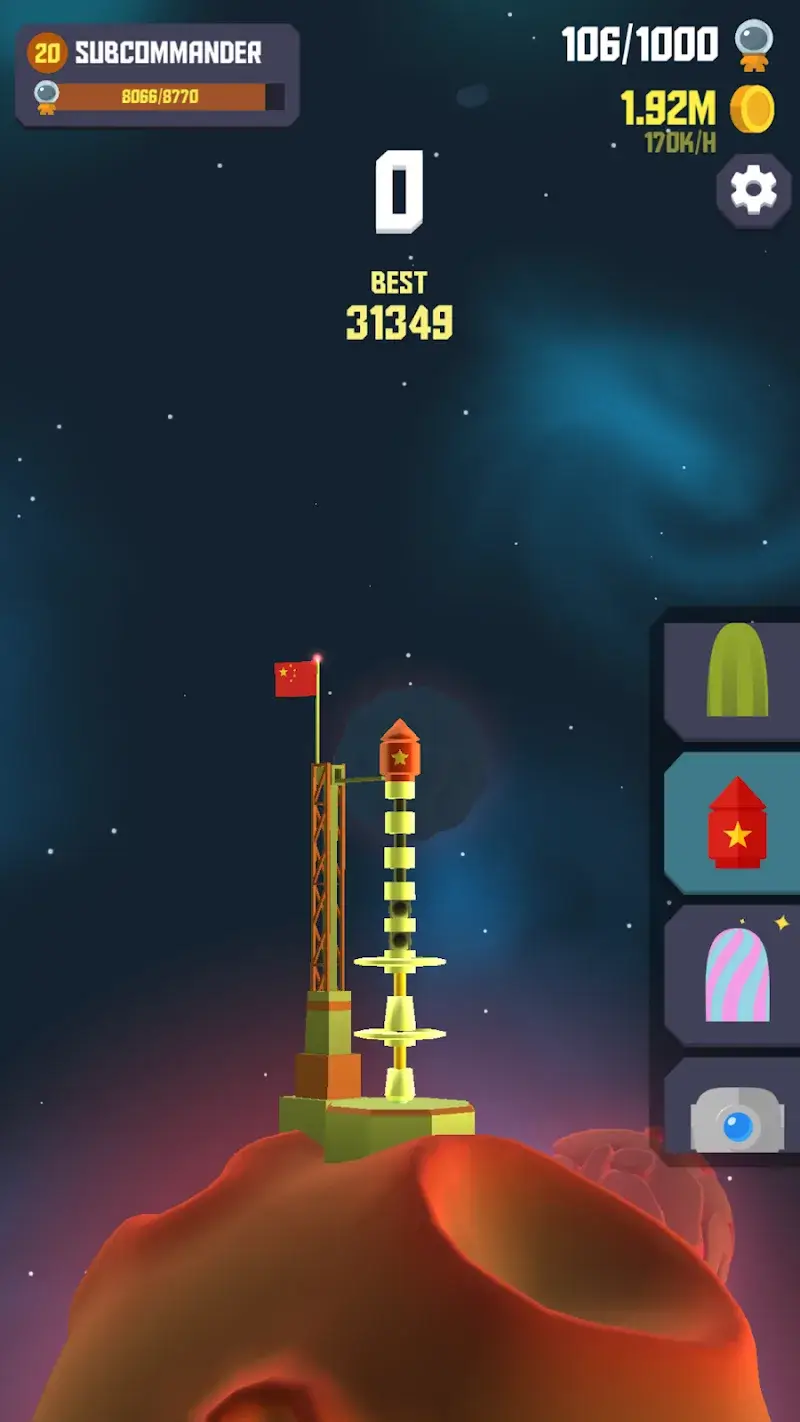Open the Subcommander rank panel
800x1422 pixels.
[157, 76]
